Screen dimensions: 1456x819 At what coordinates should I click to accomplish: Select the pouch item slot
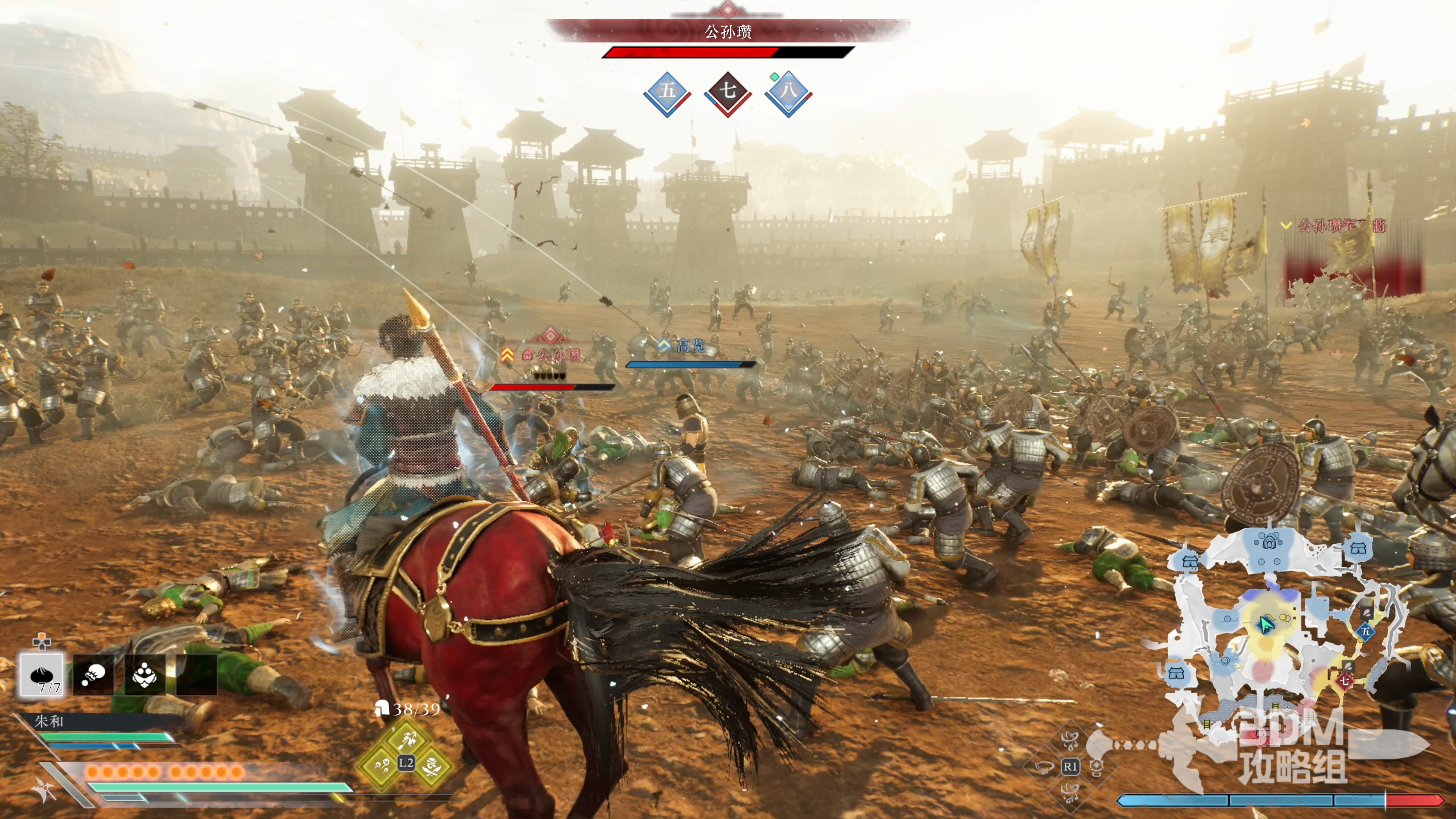click(93, 675)
